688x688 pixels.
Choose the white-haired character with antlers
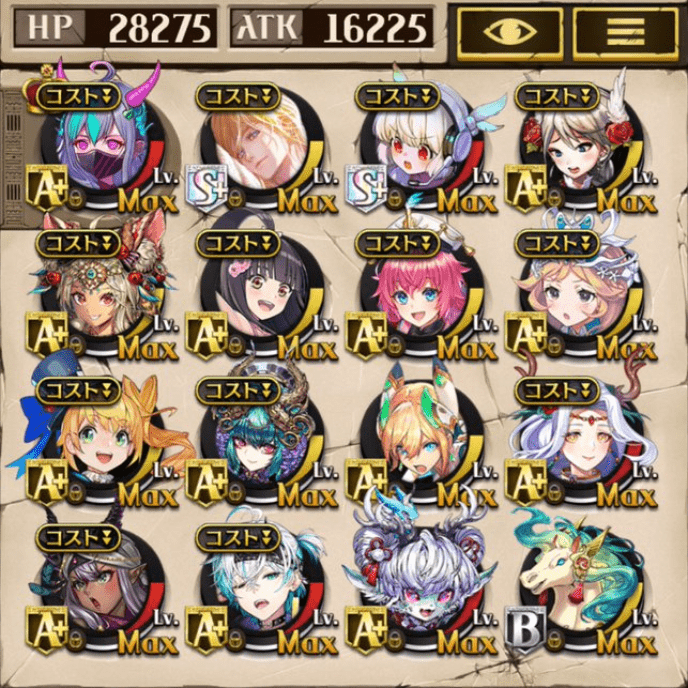click(580, 440)
